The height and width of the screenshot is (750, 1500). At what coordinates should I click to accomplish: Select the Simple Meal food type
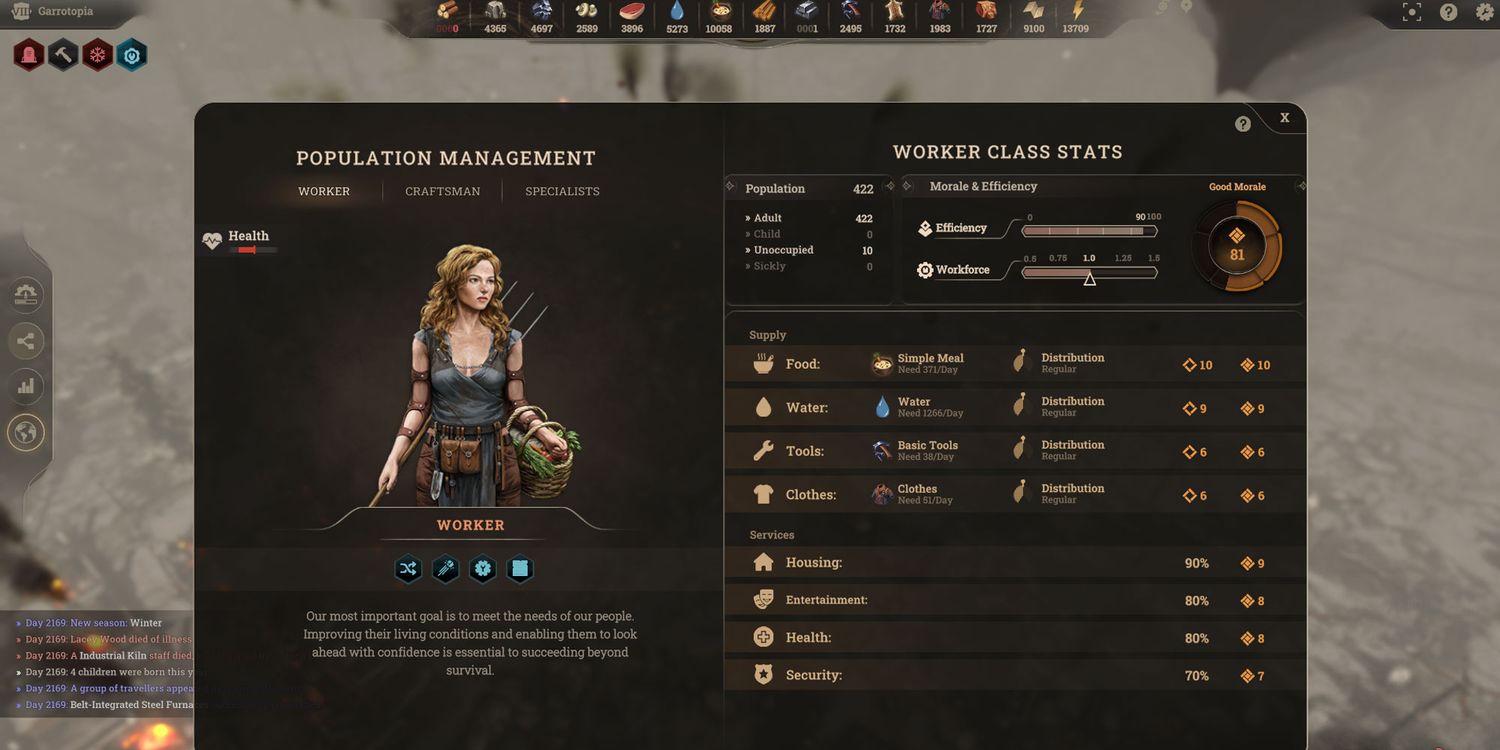tap(928, 363)
